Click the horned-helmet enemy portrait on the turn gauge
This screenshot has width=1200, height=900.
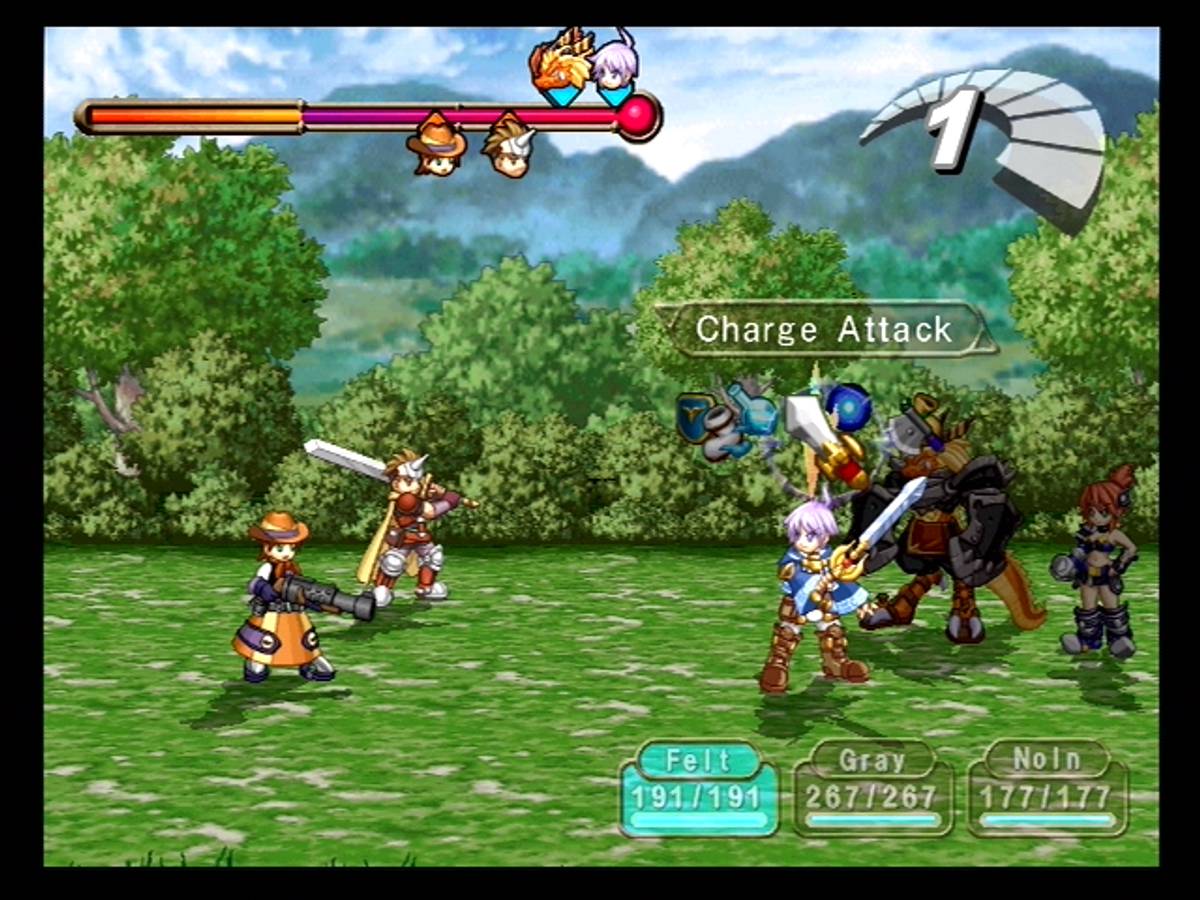pyautogui.click(x=509, y=147)
